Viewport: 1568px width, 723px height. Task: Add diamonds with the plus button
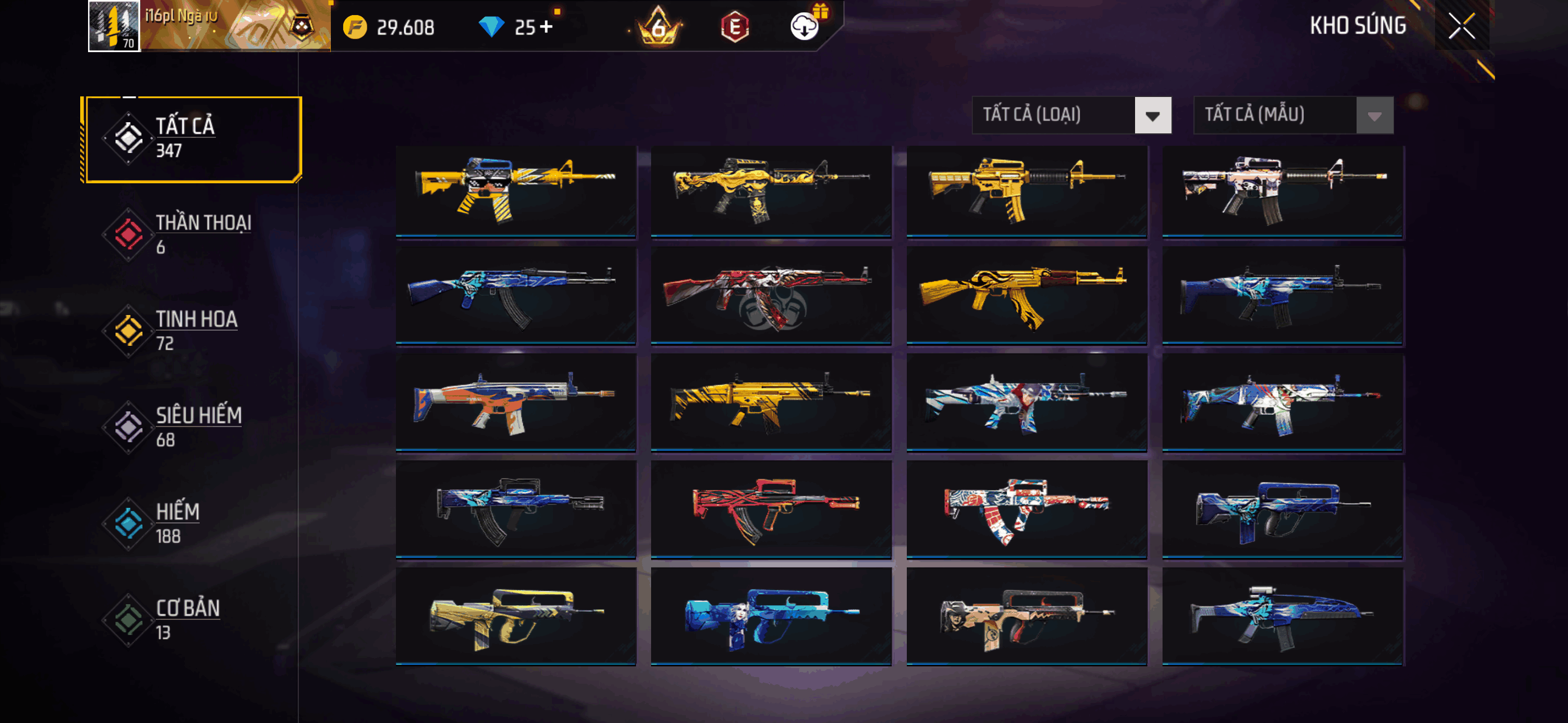(x=547, y=27)
